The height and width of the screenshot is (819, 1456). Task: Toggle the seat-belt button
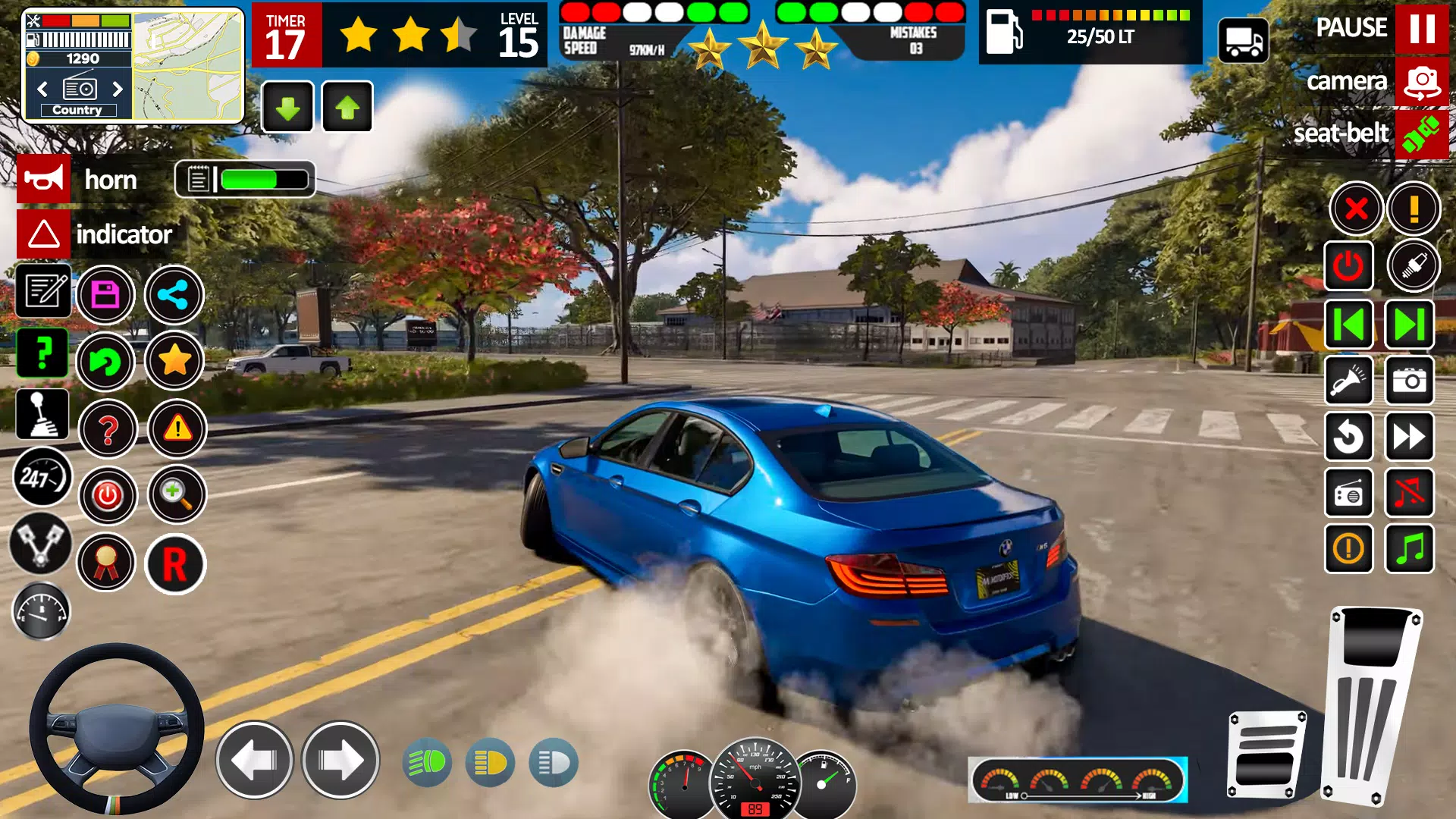1421,134
